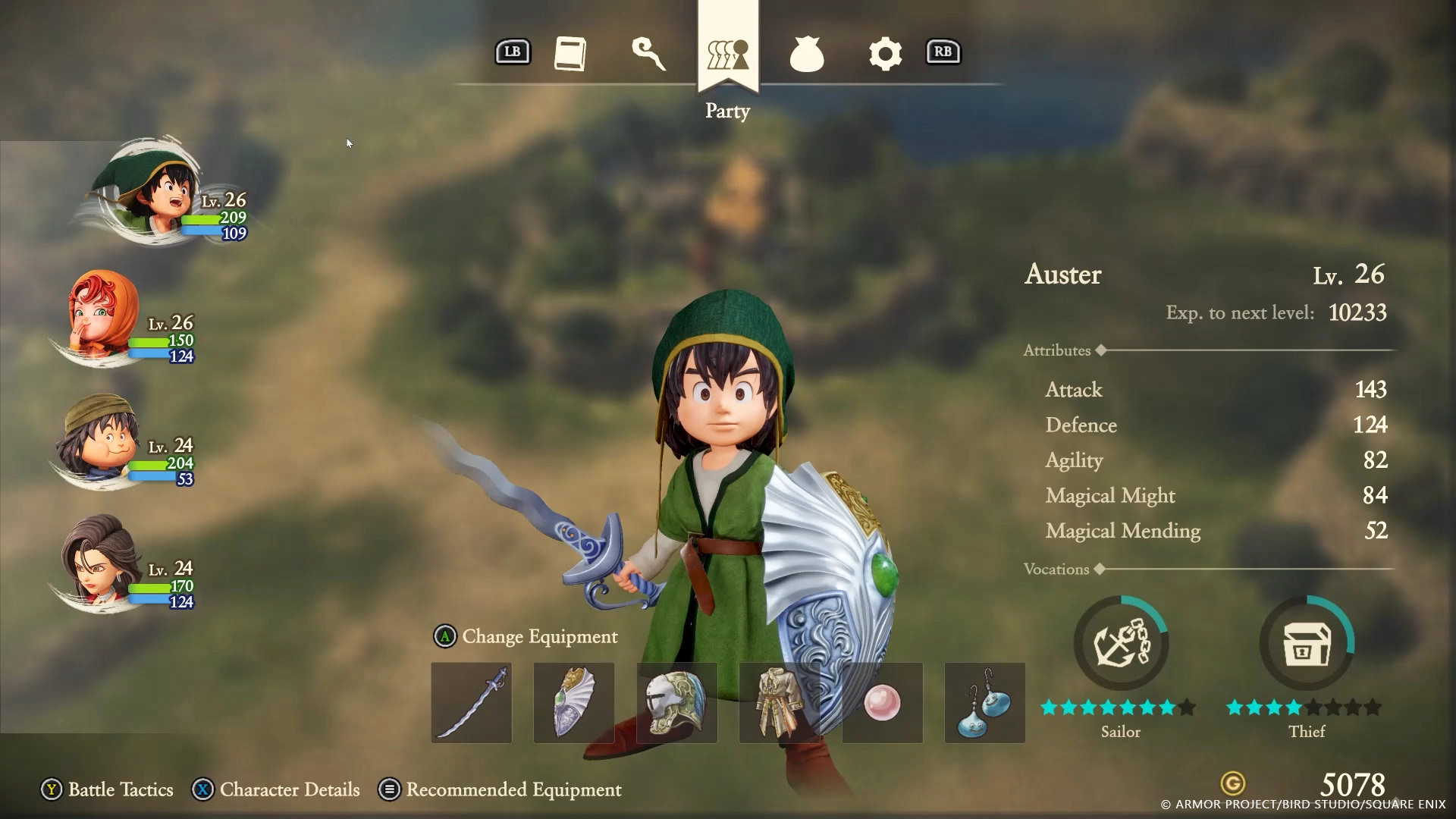Select the magic wand spells icon

[x=648, y=53]
